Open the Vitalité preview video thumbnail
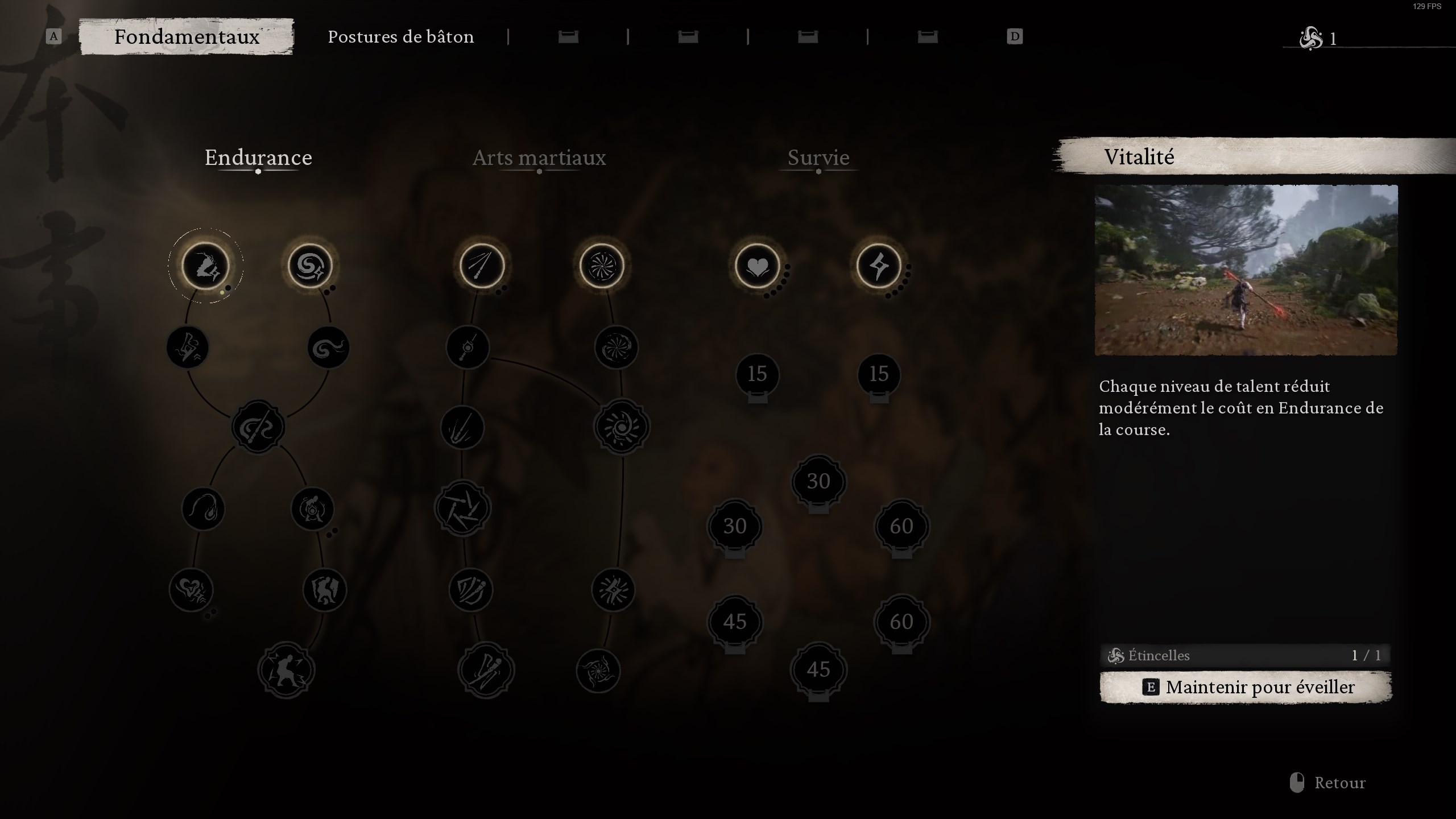 tap(1246, 270)
